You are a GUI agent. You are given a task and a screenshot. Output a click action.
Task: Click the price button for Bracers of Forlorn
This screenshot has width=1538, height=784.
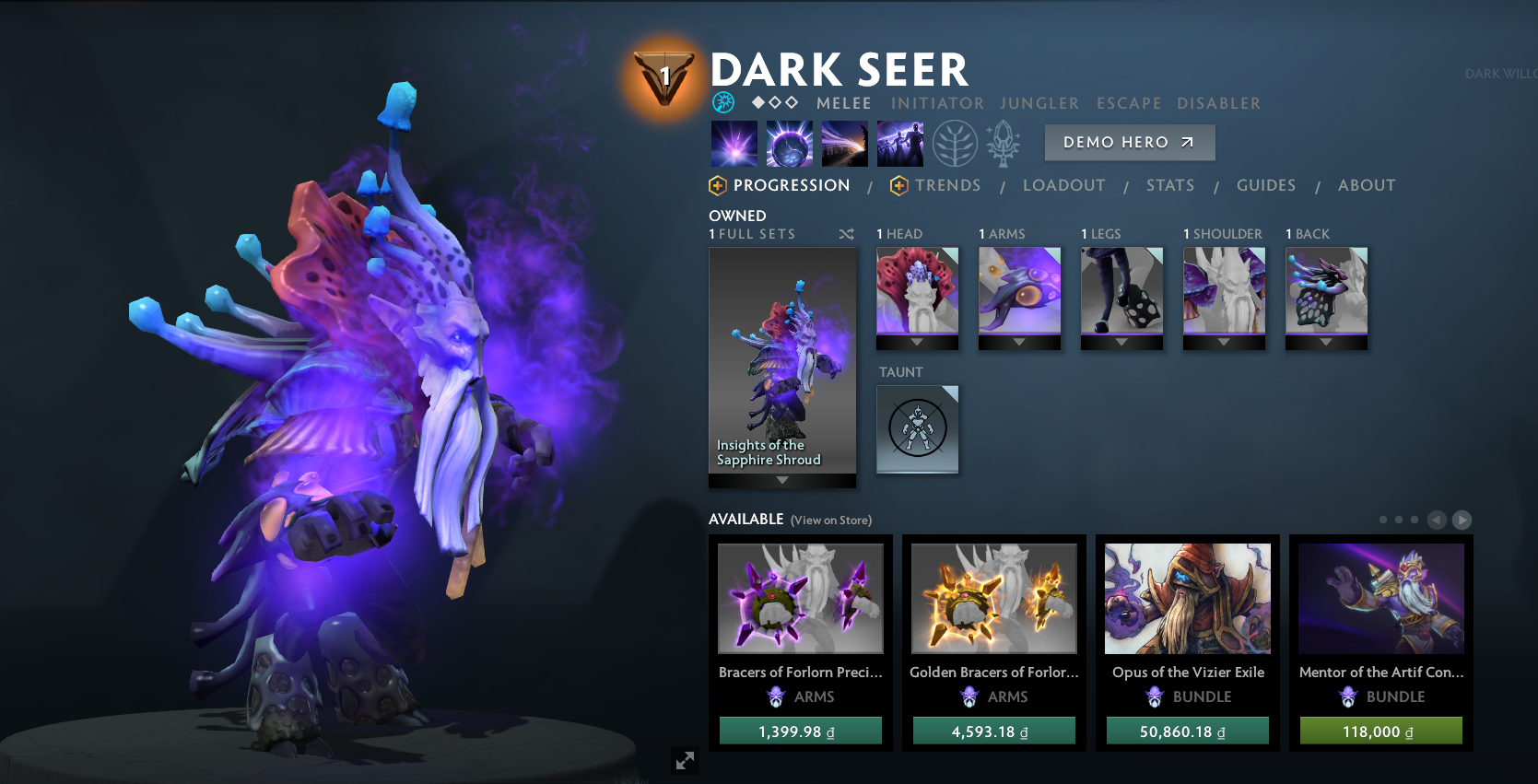click(800, 731)
